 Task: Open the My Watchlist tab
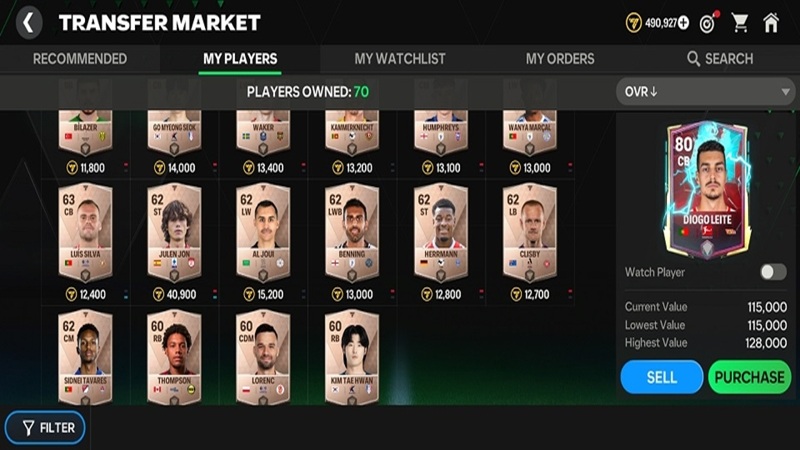[x=400, y=59]
